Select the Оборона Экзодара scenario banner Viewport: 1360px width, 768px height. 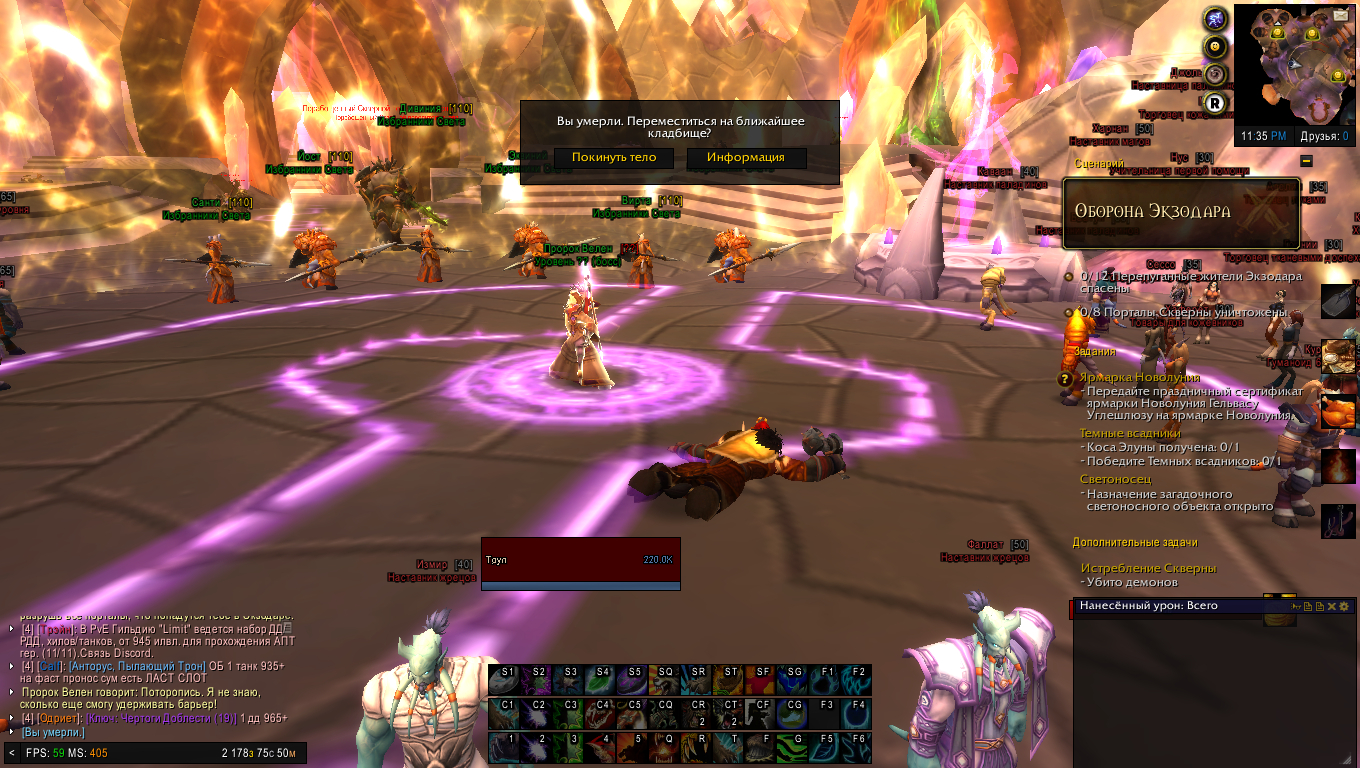(x=1180, y=212)
